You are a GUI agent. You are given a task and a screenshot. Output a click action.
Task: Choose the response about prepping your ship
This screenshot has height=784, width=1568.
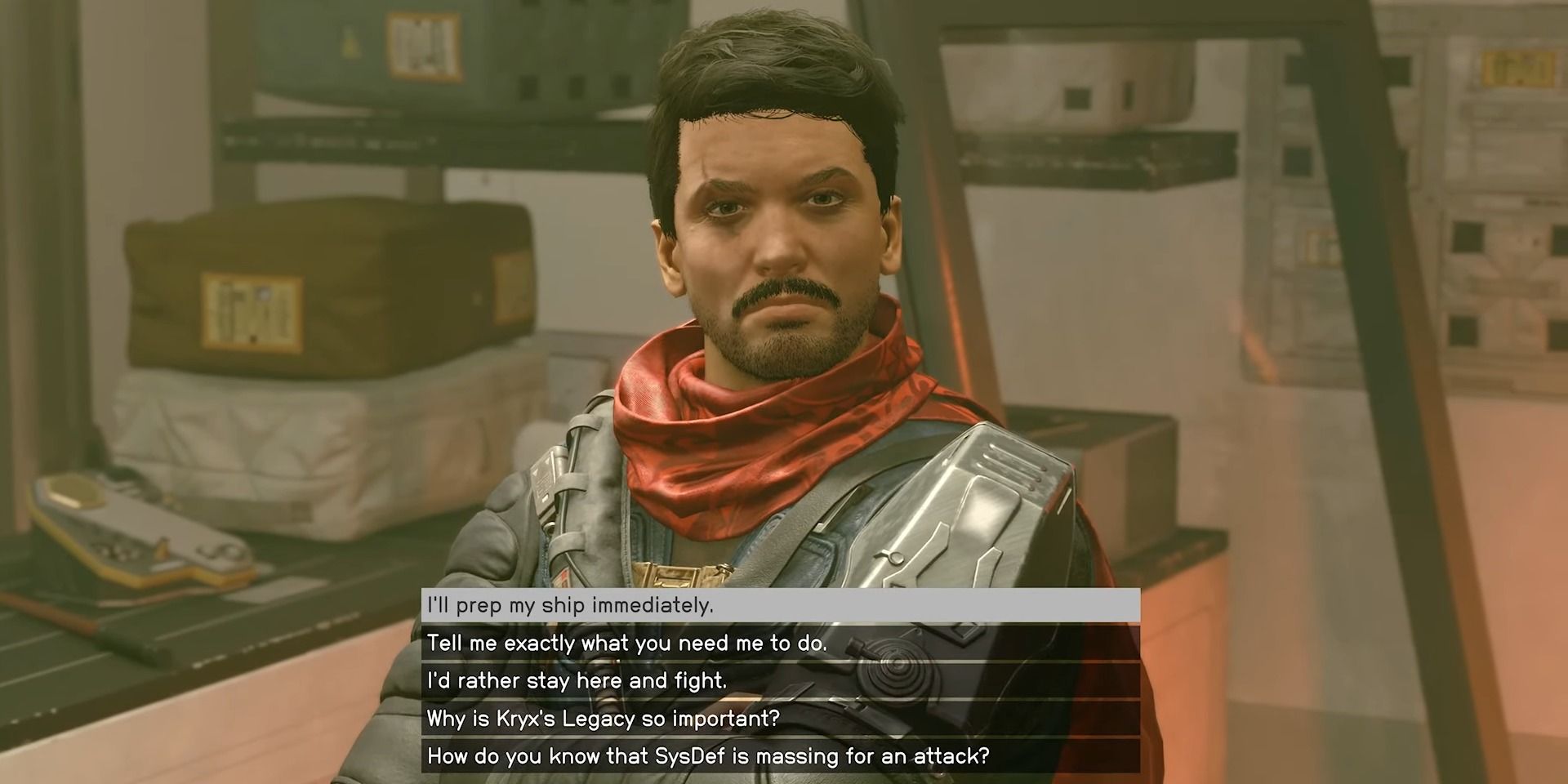tap(776, 606)
